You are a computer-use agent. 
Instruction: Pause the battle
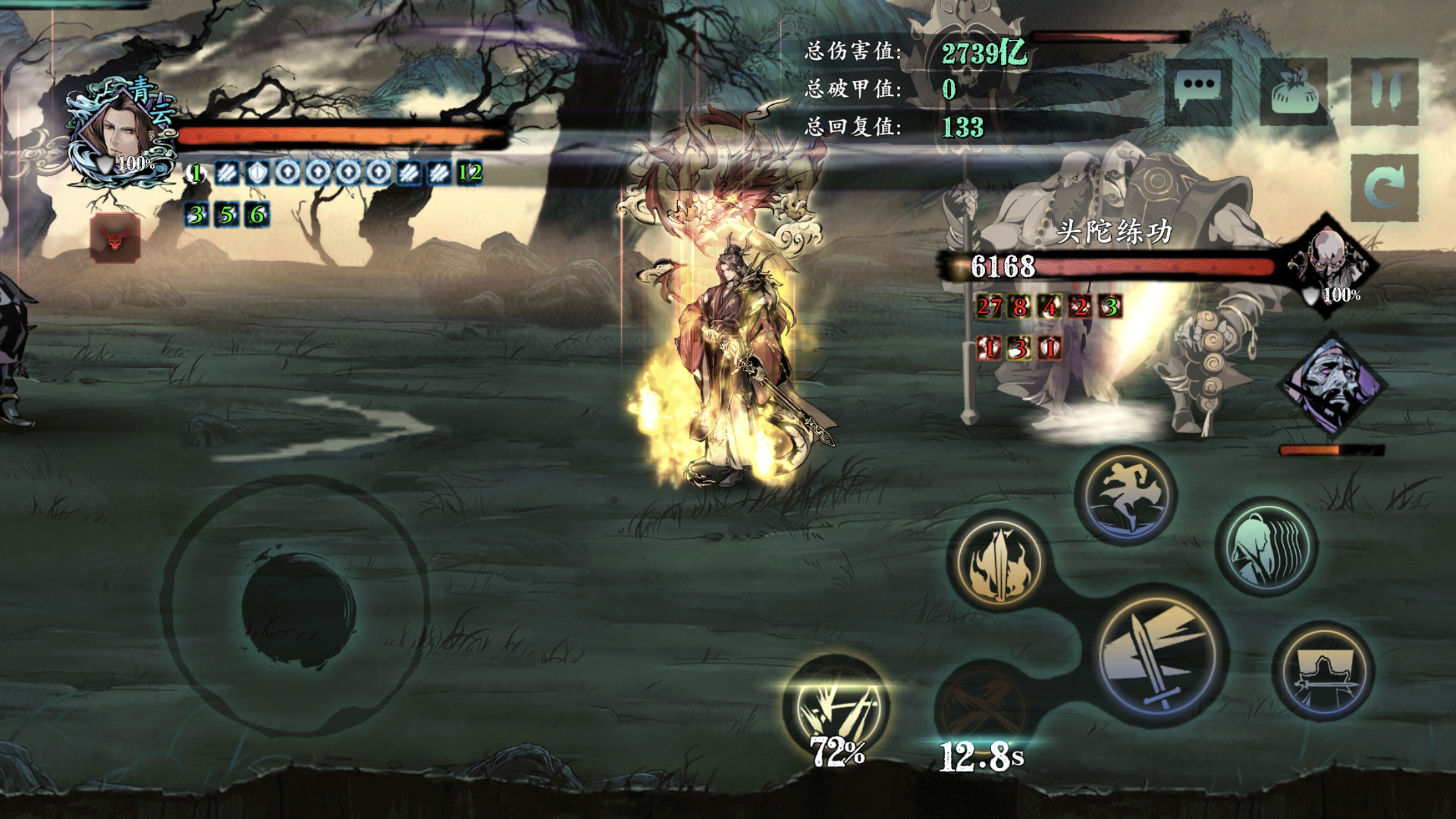tap(1384, 92)
